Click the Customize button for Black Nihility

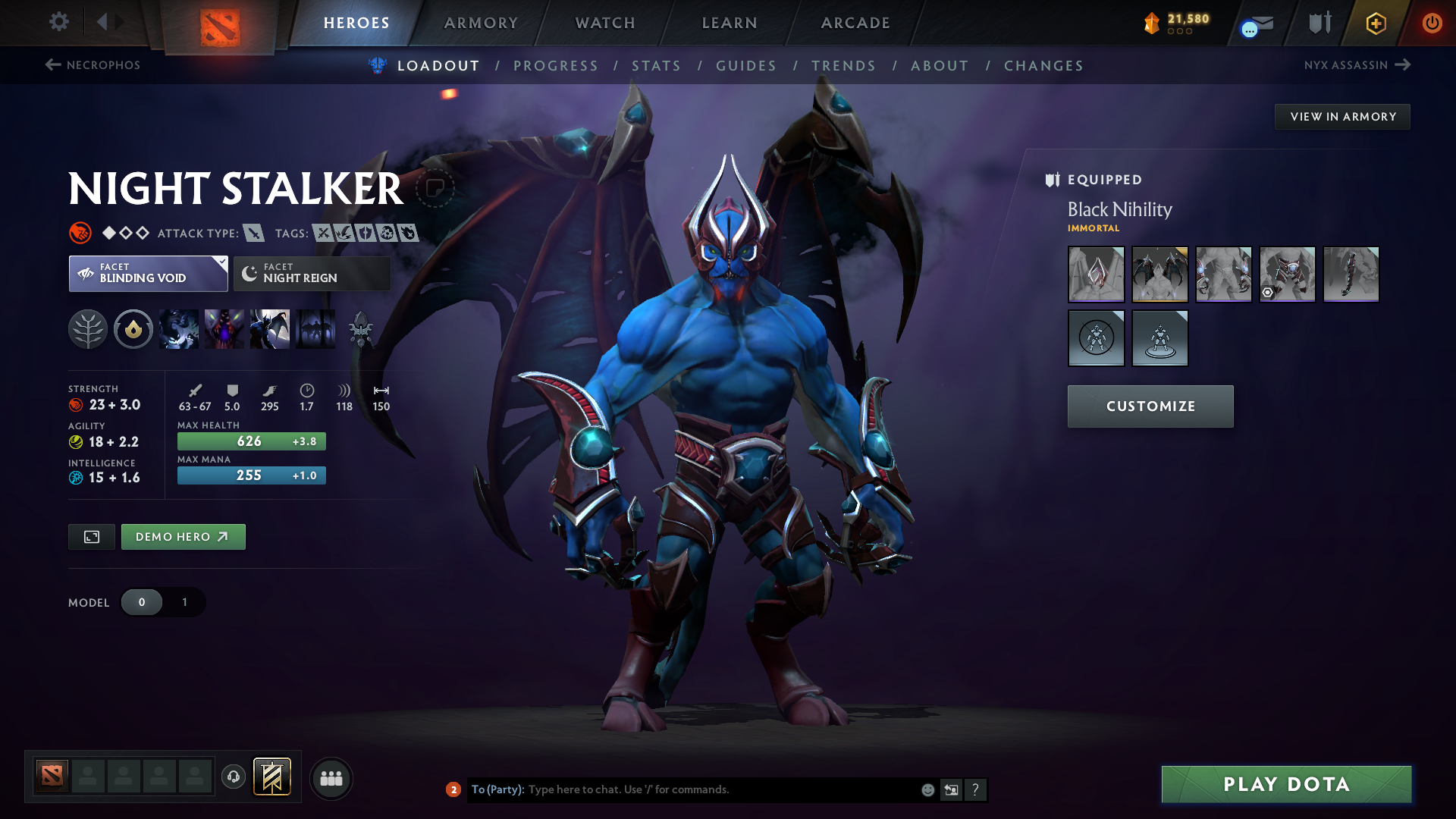1150,406
